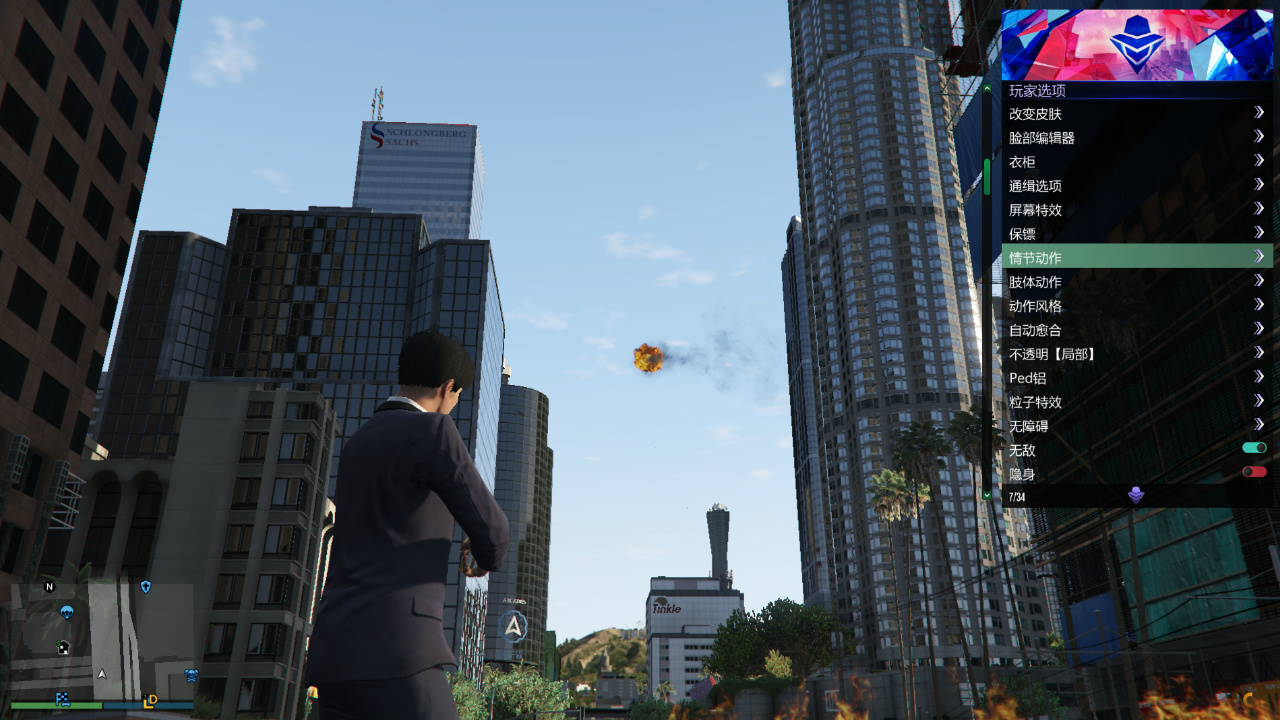Open the 衣柜 wardrobe option
This screenshot has width=1280, height=720.
(1136, 162)
